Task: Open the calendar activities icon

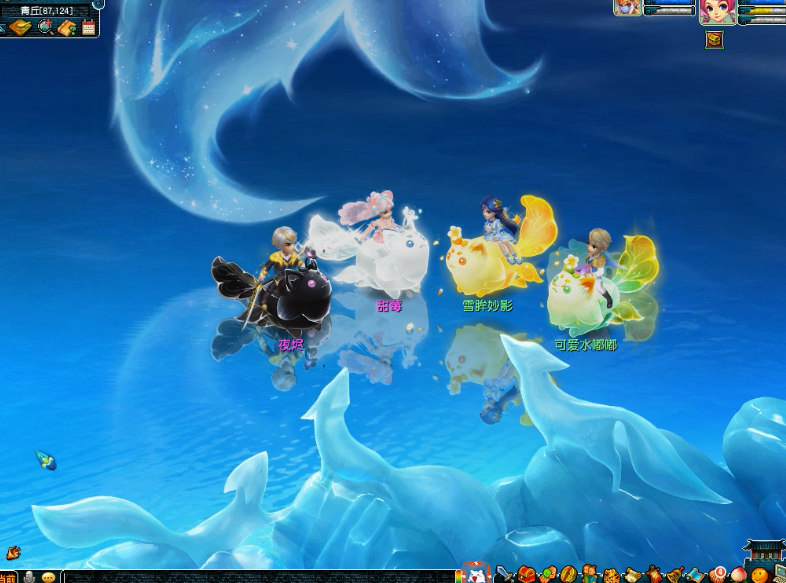Action: point(89,27)
